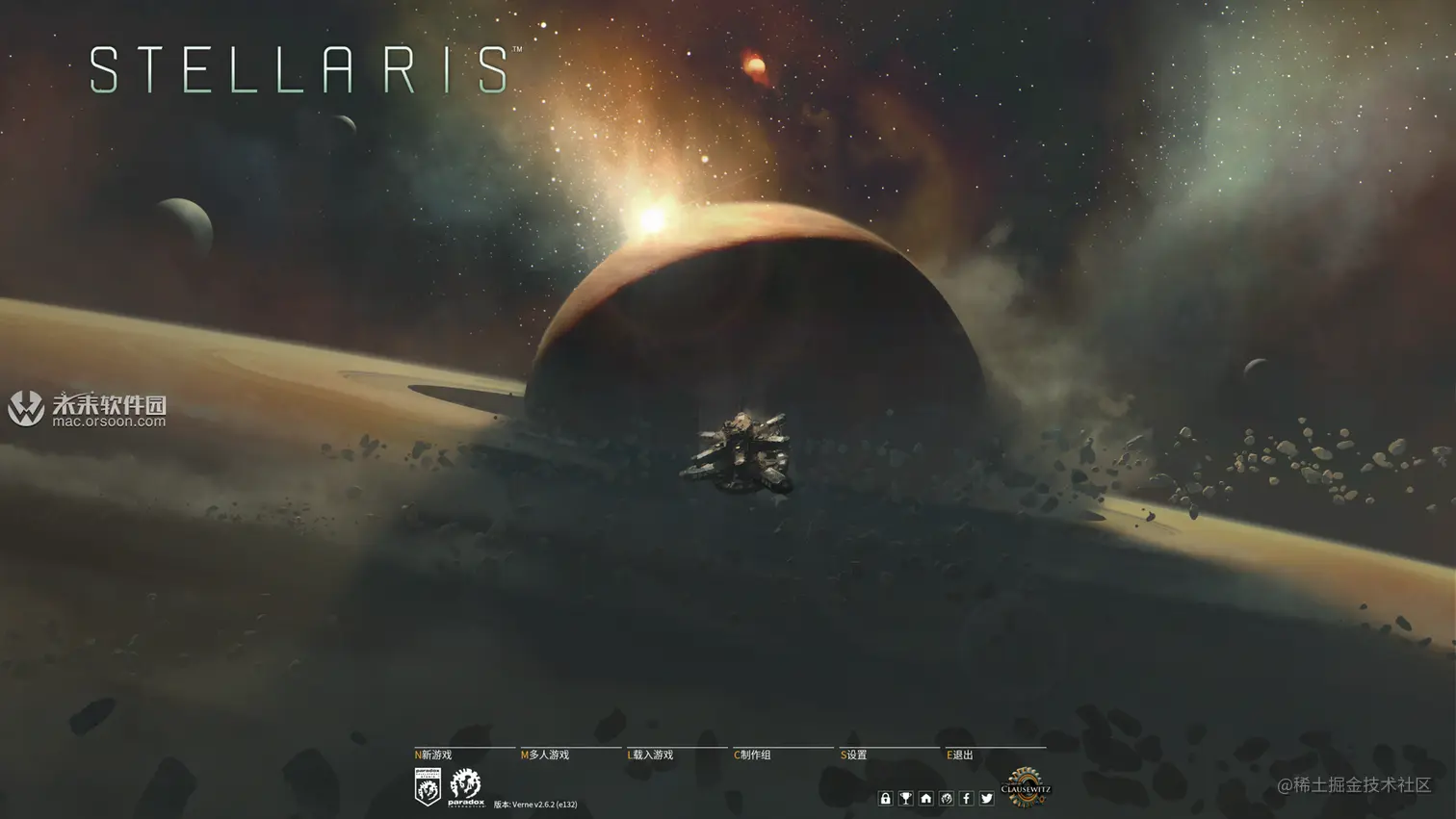Open the settings menu (设置)
This screenshot has width=1456, height=819.
click(856, 755)
